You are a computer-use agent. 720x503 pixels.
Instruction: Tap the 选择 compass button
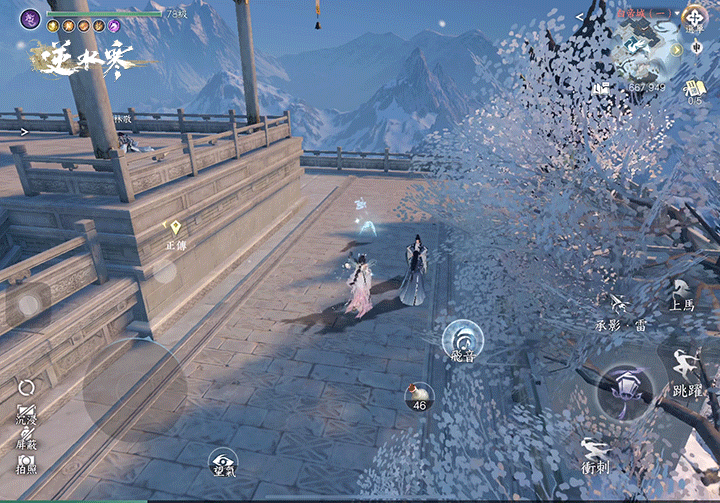(694, 20)
